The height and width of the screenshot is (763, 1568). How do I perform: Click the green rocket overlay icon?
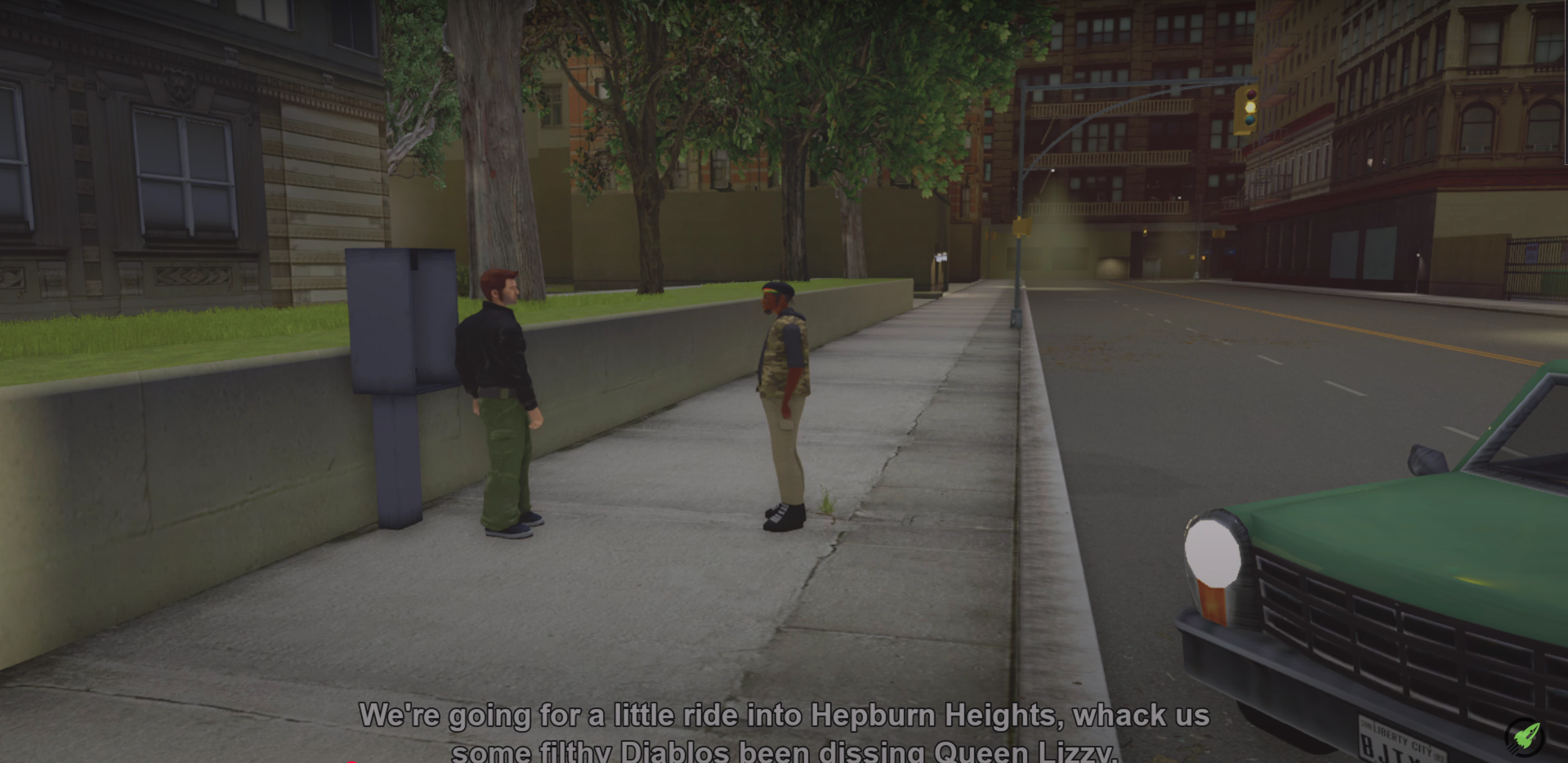1525,738
